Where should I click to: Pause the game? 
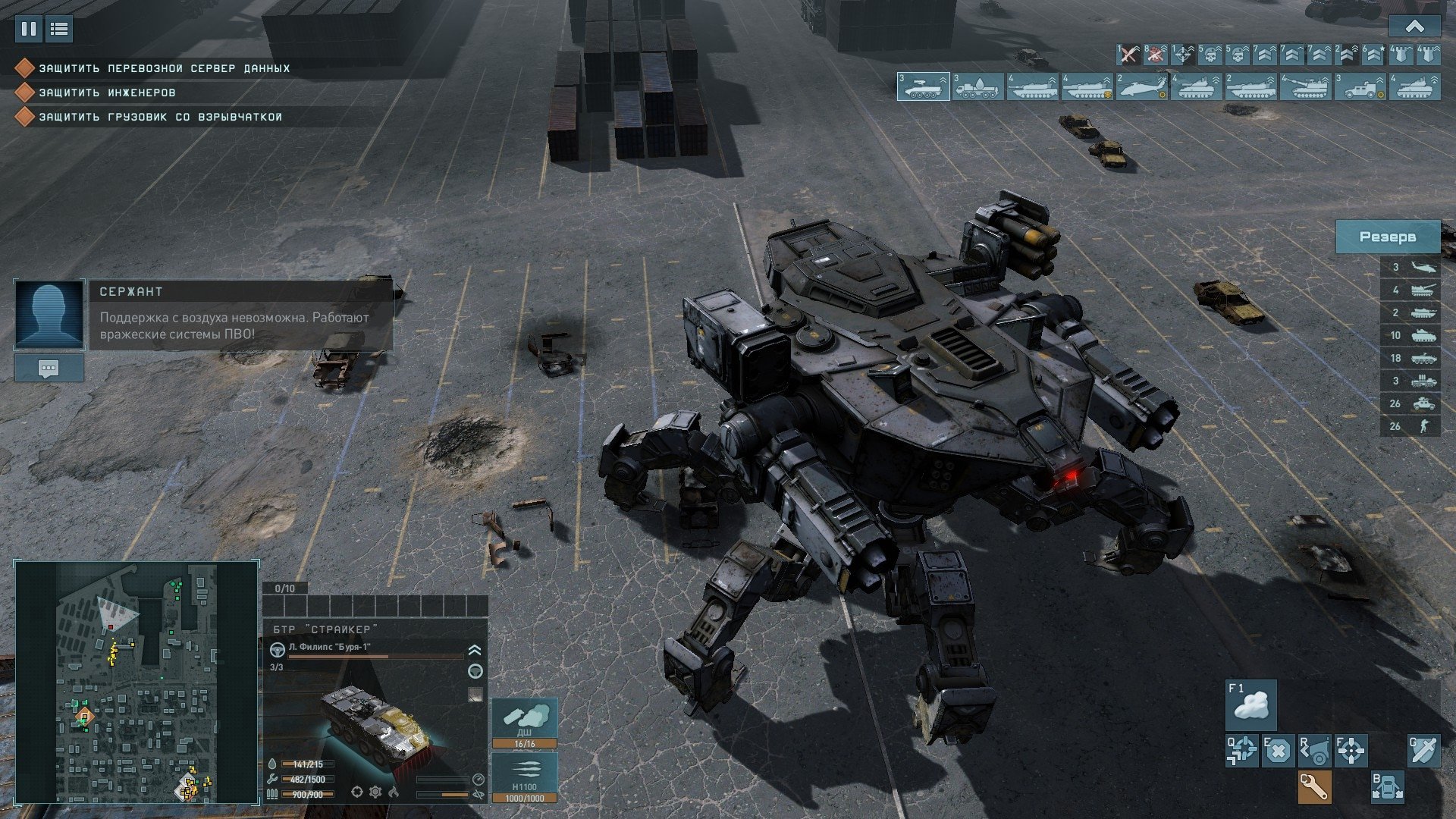pyautogui.click(x=29, y=29)
